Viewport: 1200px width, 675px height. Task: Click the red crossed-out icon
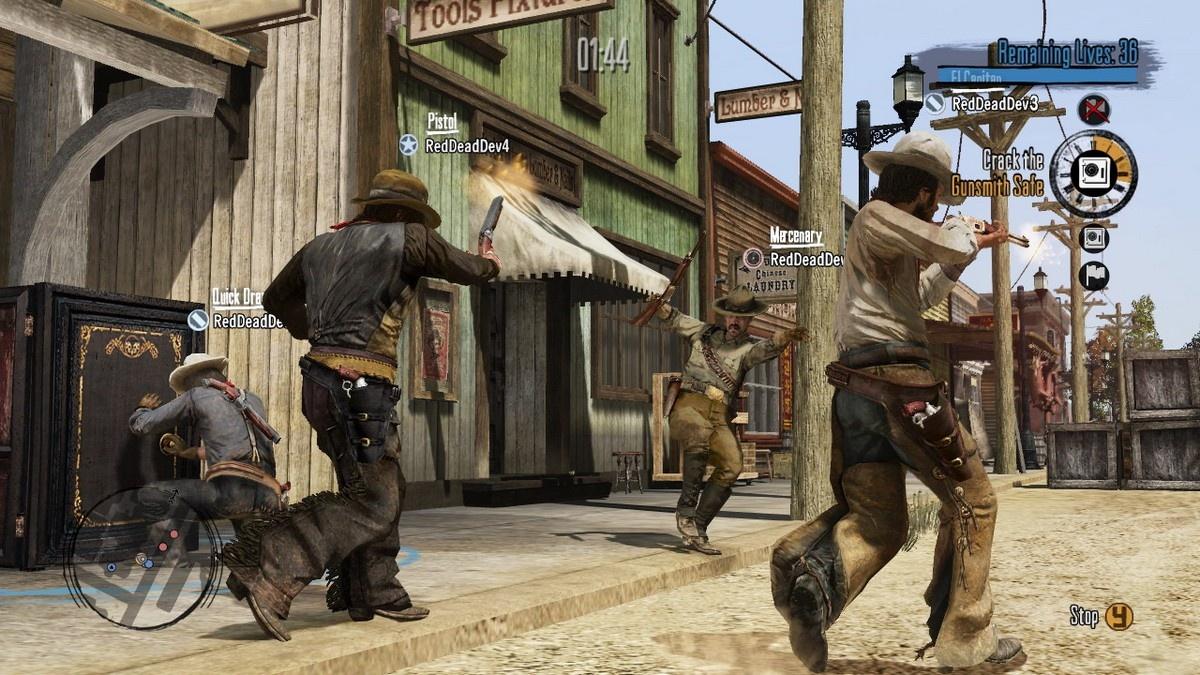tap(1094, 108)
